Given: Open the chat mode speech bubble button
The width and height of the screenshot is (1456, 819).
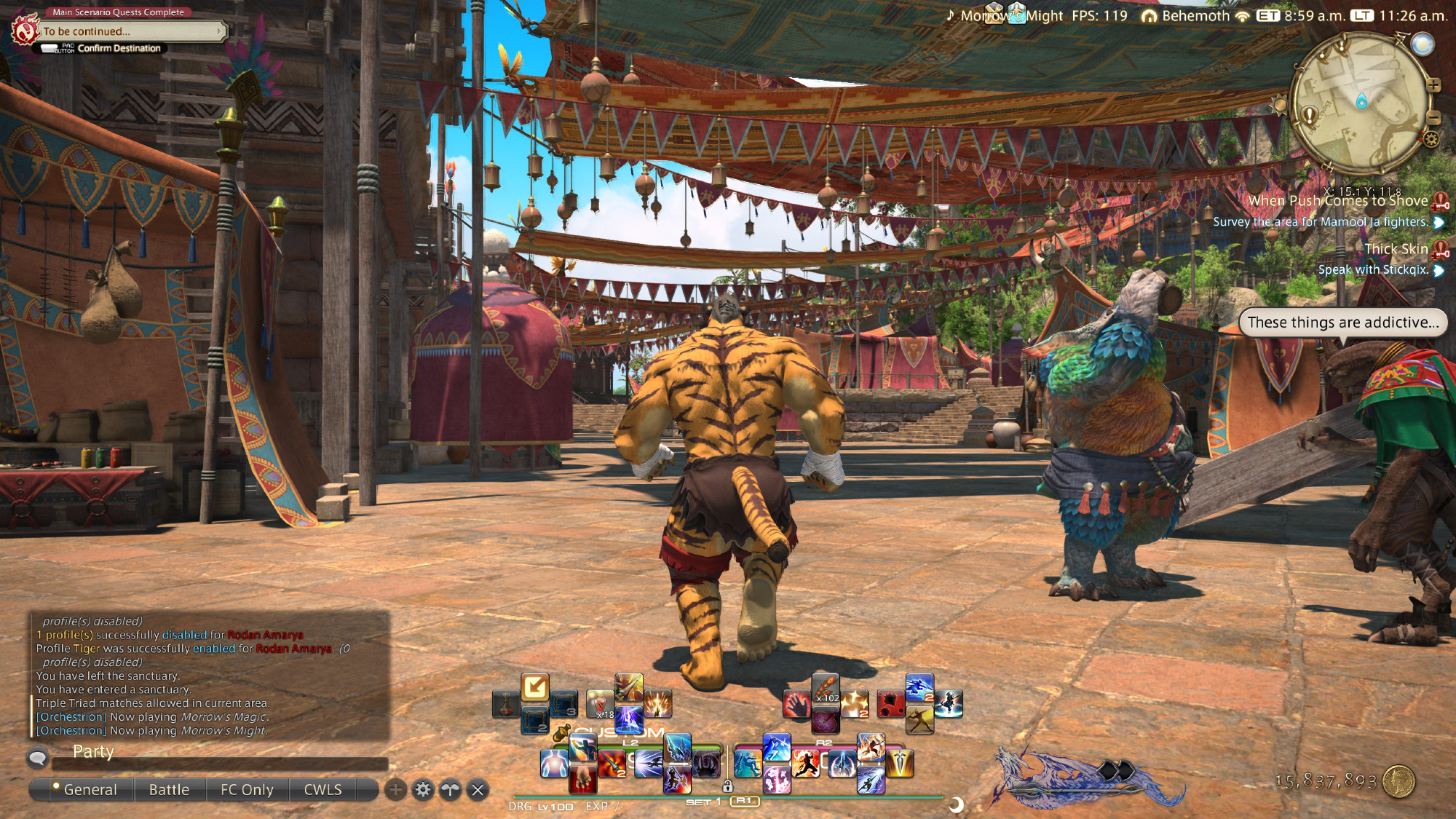Looking at the screenshot, I should coord(38,759).
